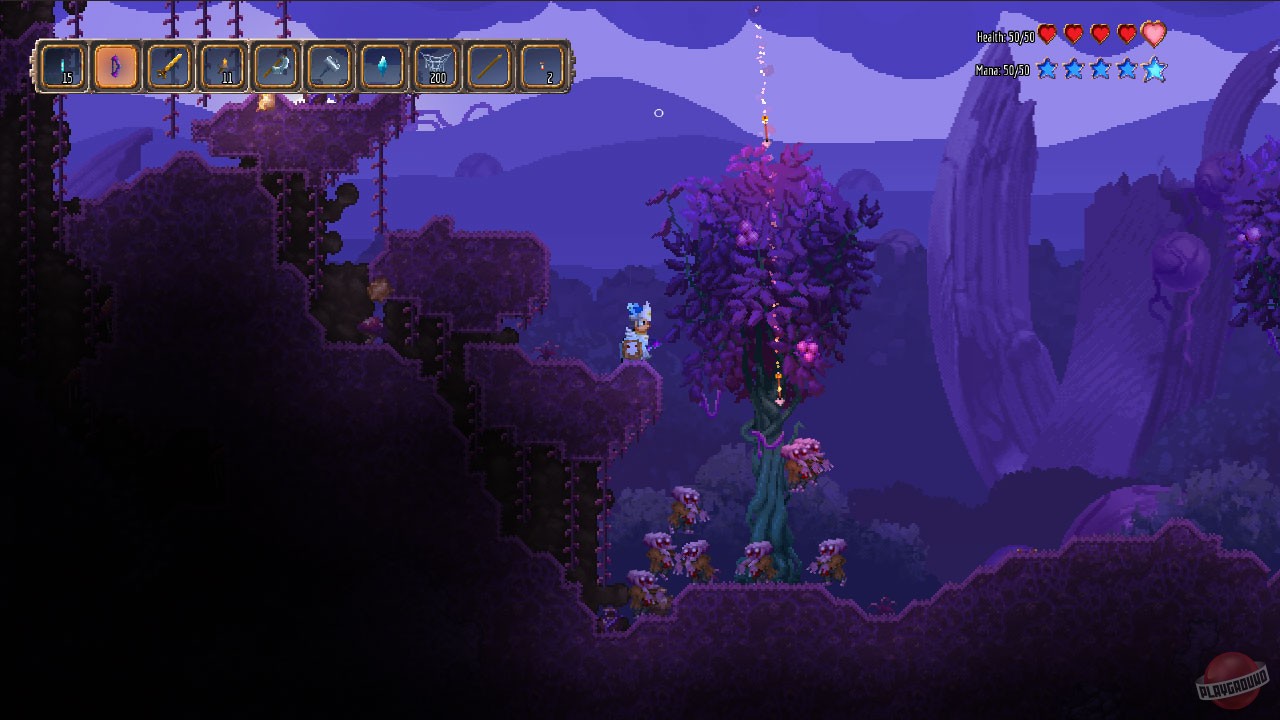Click the brightest mana star

click(1155, 70)
